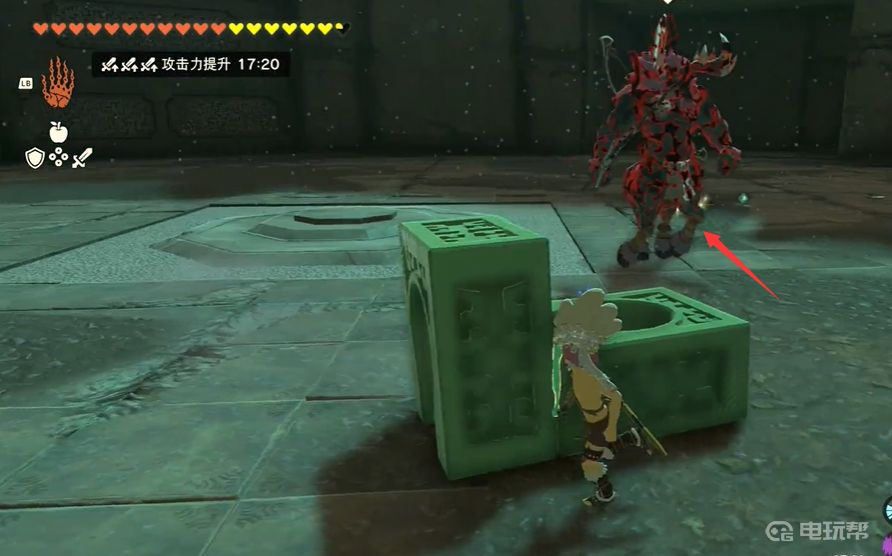Open the shield quick-select icon
892x556 pixels.
tap(35, 157)
